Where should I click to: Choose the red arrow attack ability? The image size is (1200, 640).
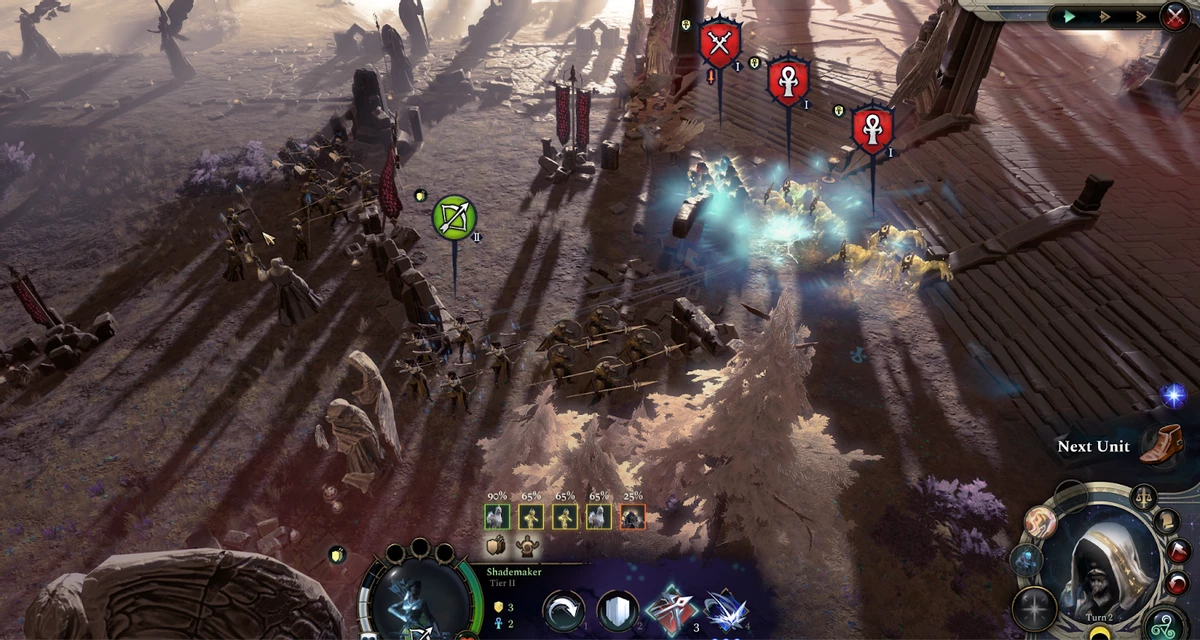pos(667,612)
